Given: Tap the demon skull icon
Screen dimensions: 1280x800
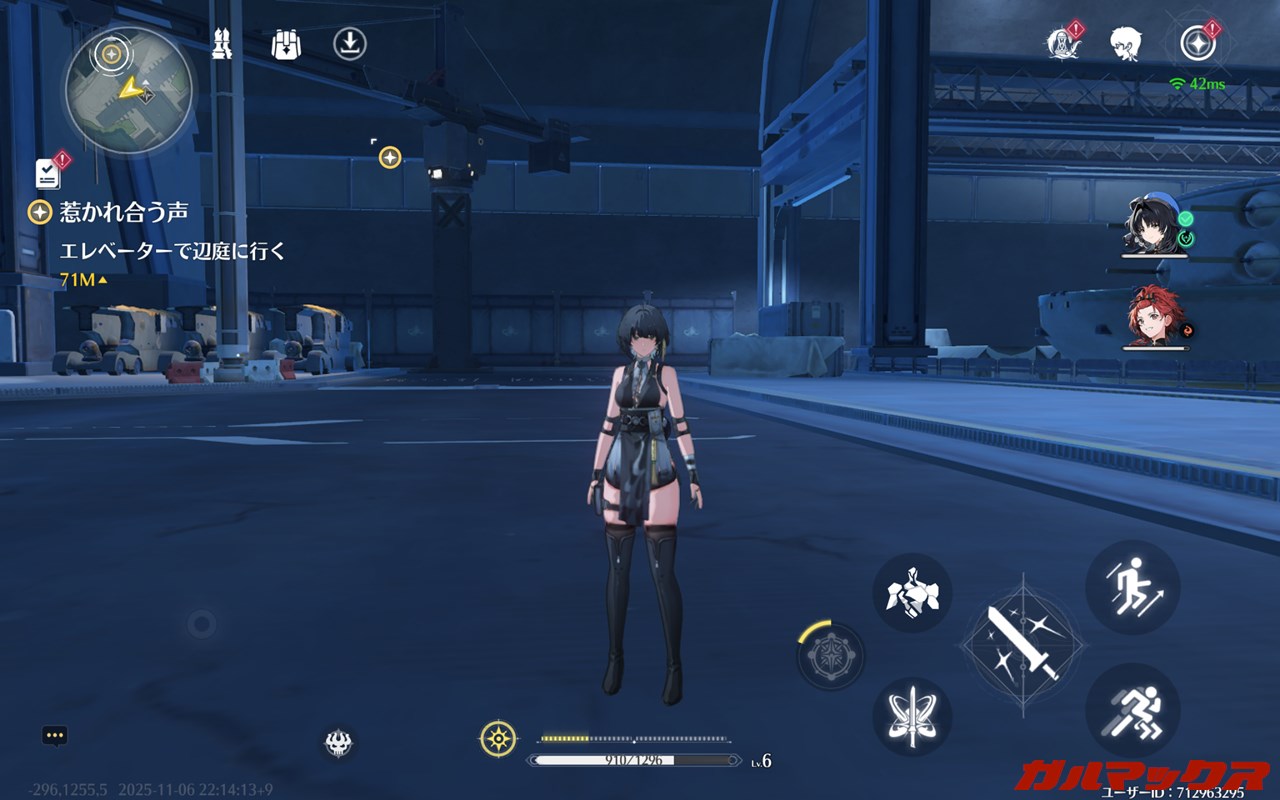Looking at the screenshot, I should point(338,742).
